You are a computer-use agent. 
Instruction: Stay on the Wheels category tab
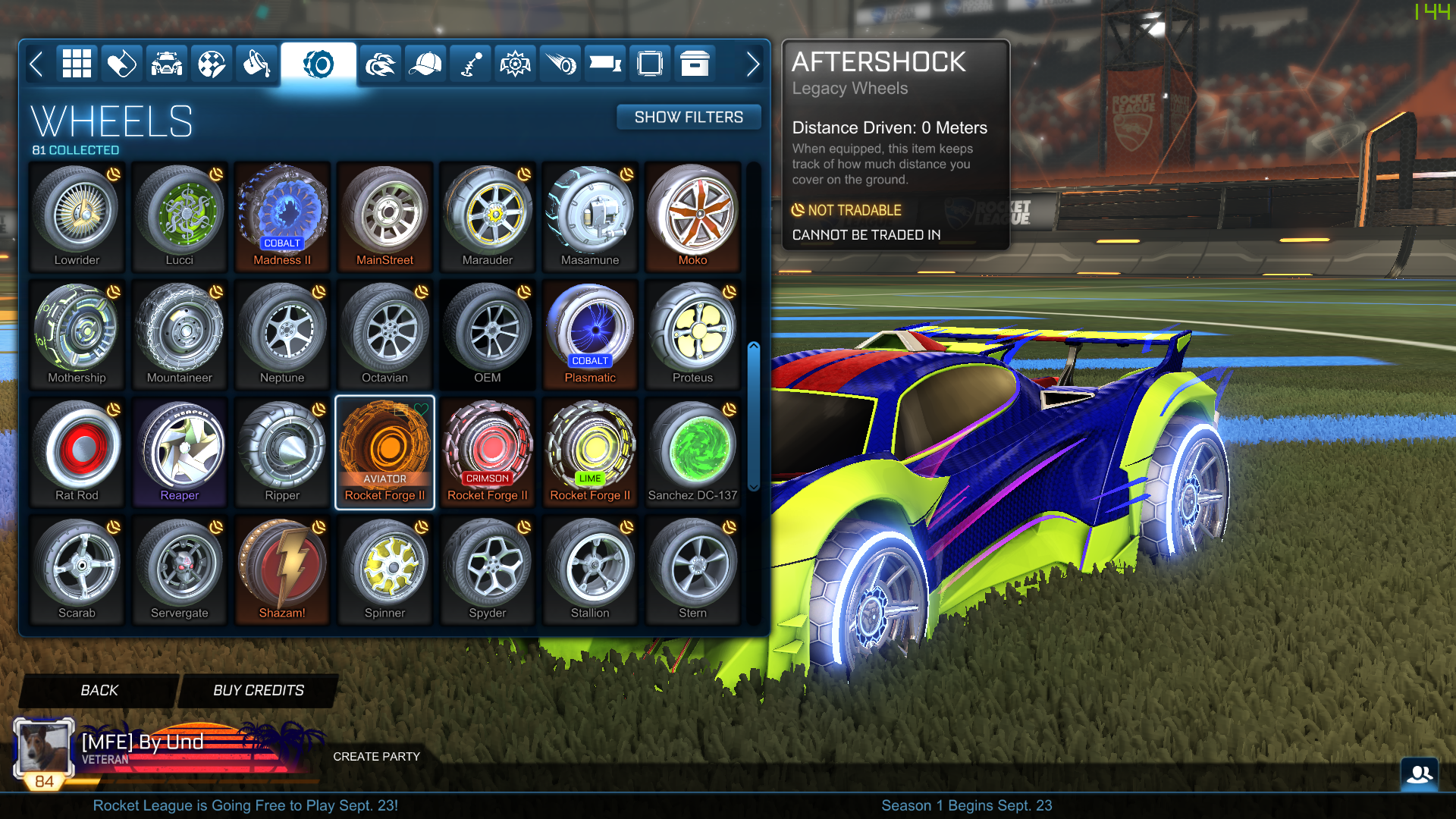click(x=318, y=64)
